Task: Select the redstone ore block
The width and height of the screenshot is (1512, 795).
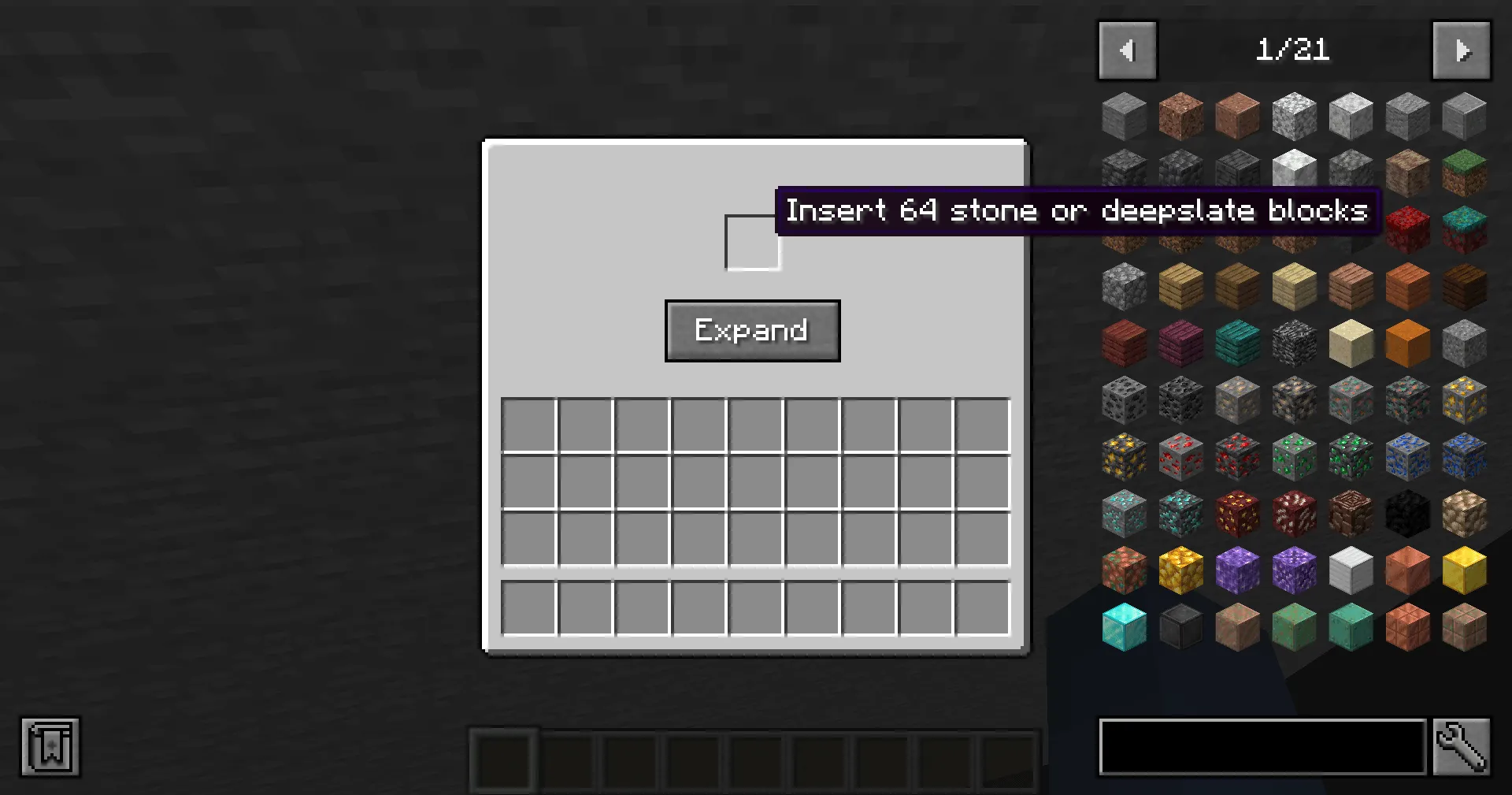Action: pyautogui.click(x=1180, y=455)
